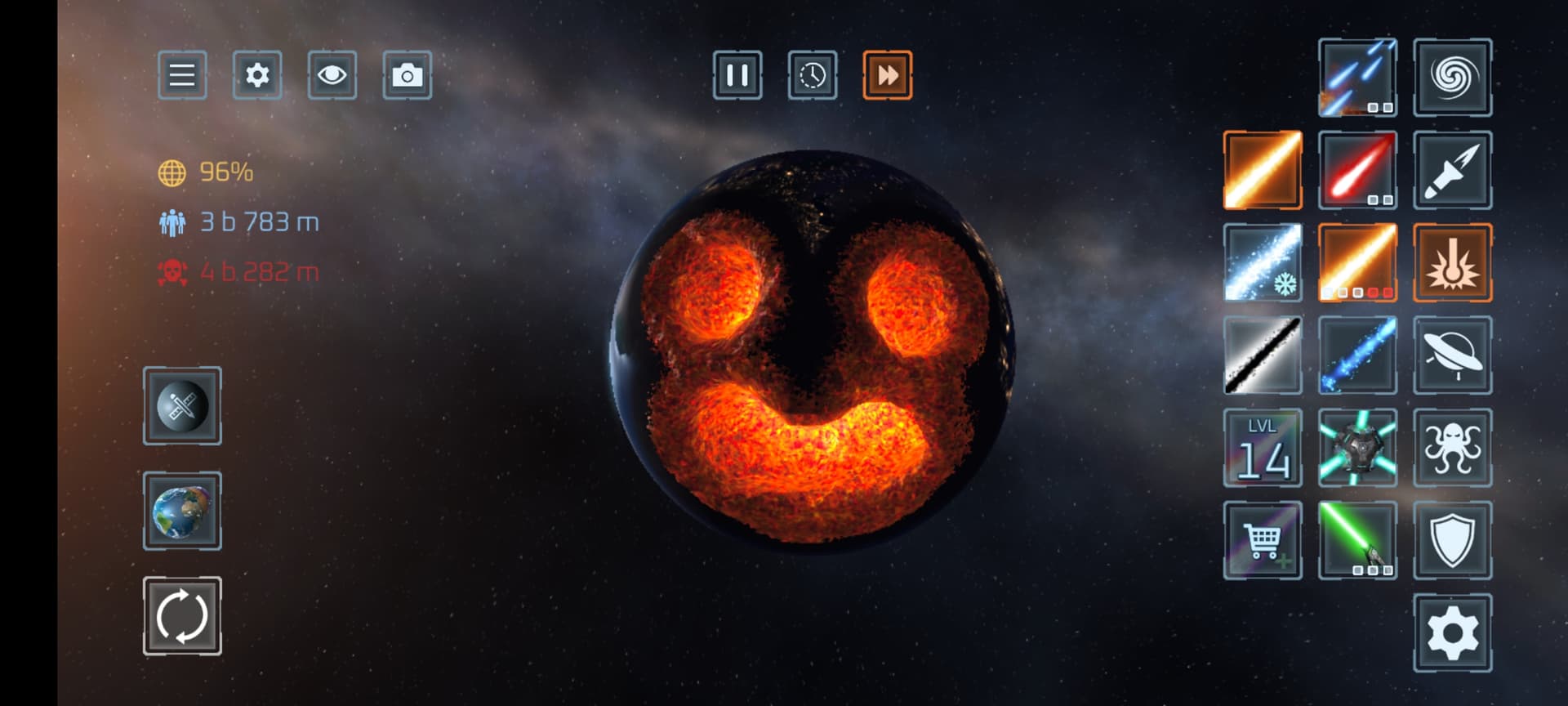
Task: Pick the missile weapon
Action: tap(1452, 170)
